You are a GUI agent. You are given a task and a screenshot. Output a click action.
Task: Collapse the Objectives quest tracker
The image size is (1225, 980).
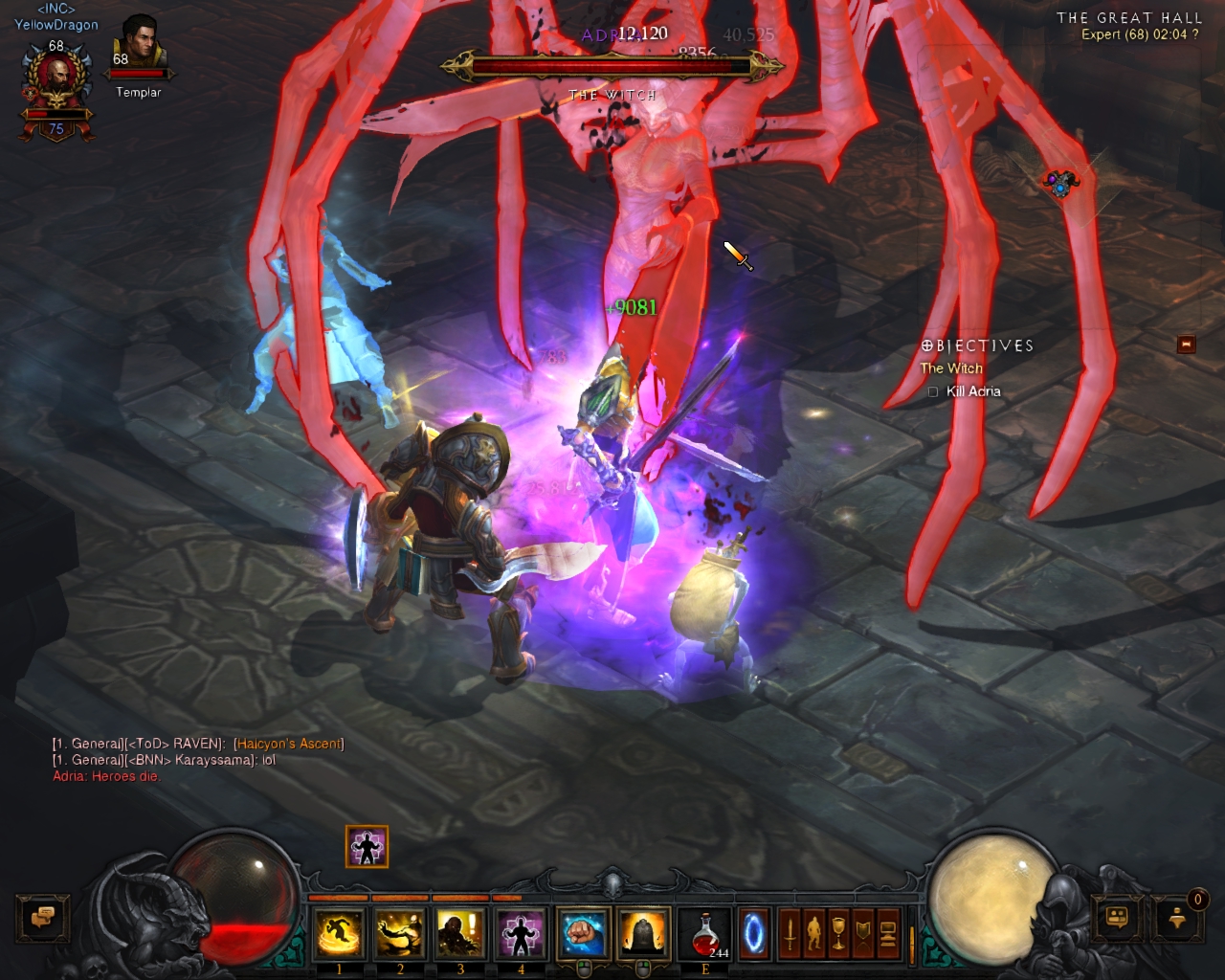(x=1186, y=345)
